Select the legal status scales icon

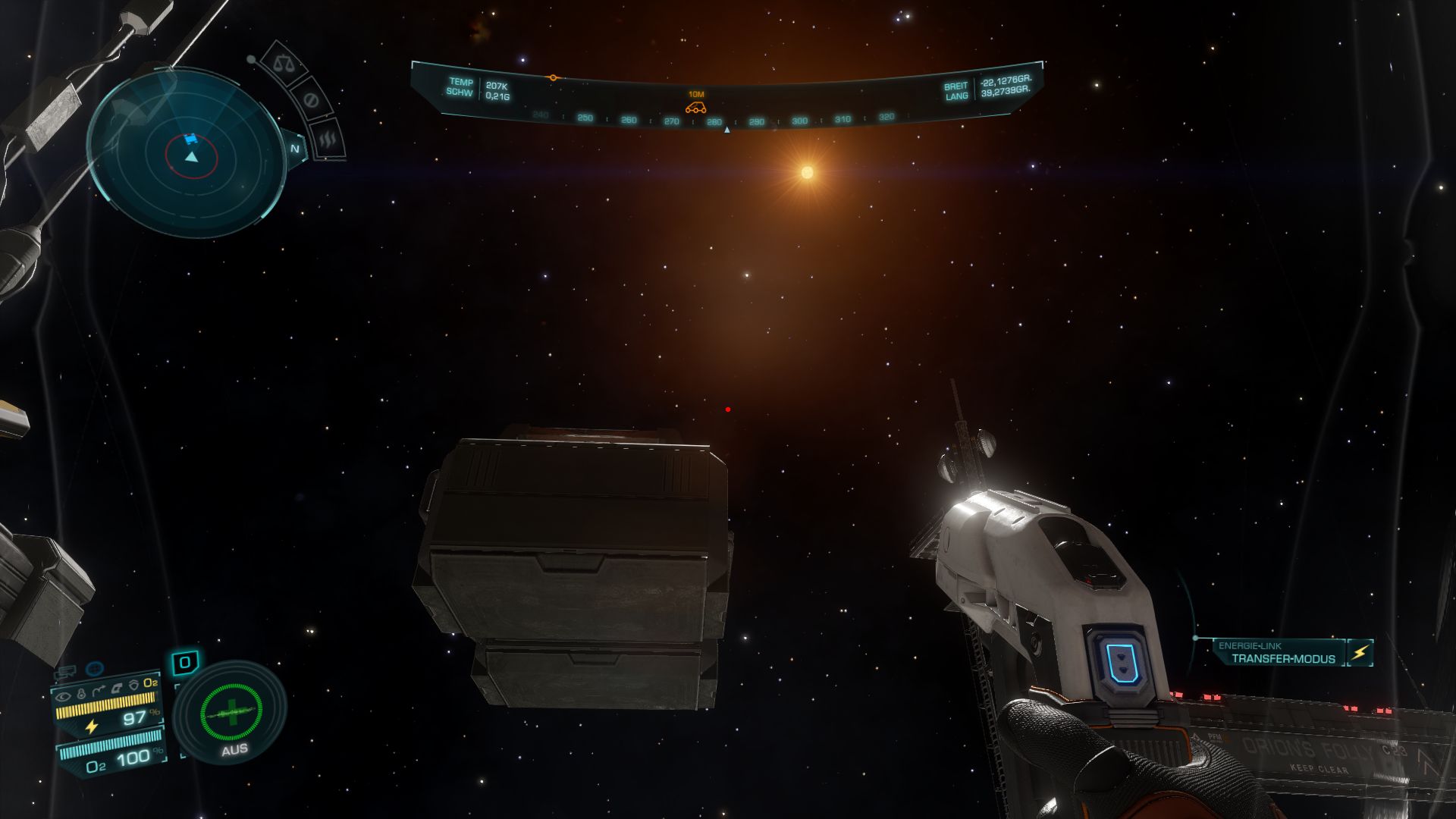coord(285,64)
